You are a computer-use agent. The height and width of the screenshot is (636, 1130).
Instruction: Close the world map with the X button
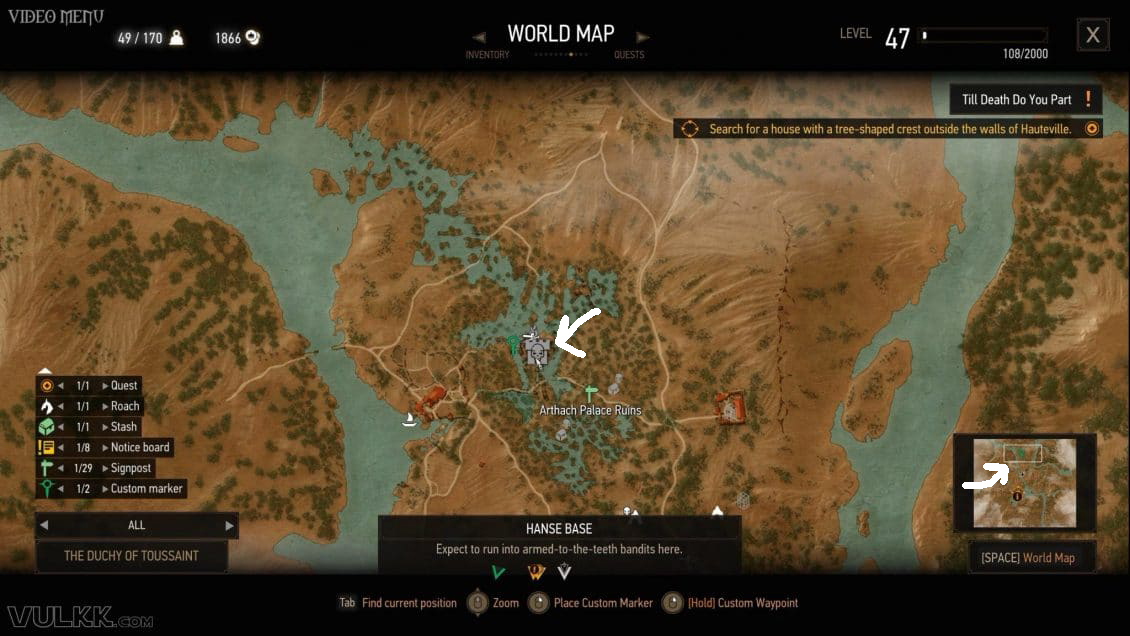[x=1092, y=36]
